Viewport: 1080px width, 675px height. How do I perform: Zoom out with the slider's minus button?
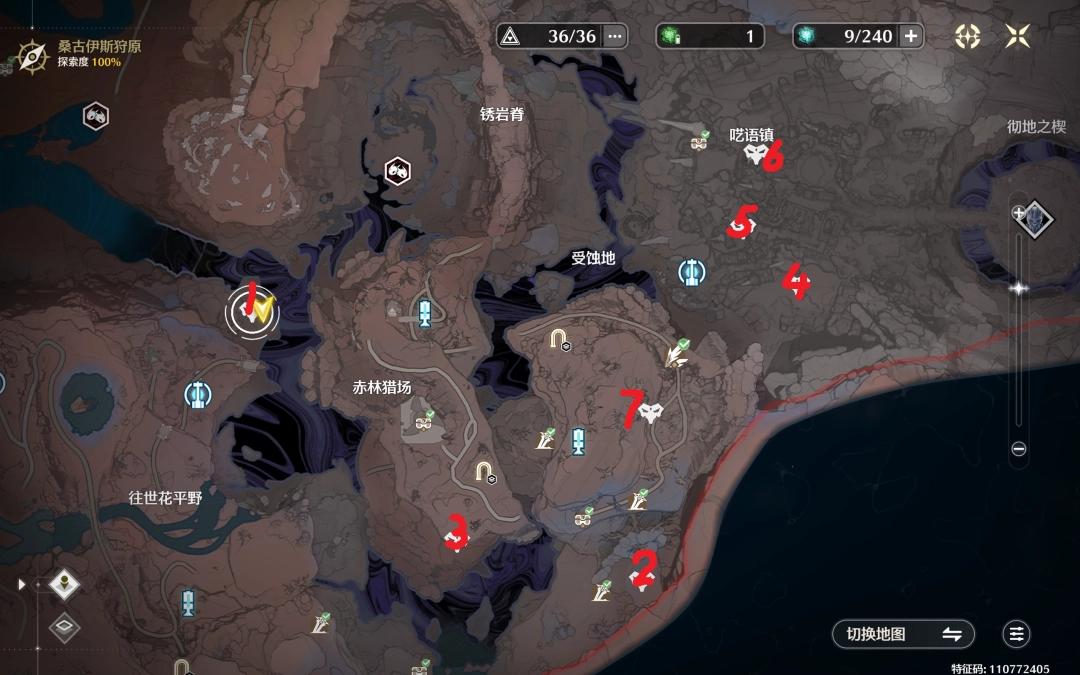click(1019, 449)
